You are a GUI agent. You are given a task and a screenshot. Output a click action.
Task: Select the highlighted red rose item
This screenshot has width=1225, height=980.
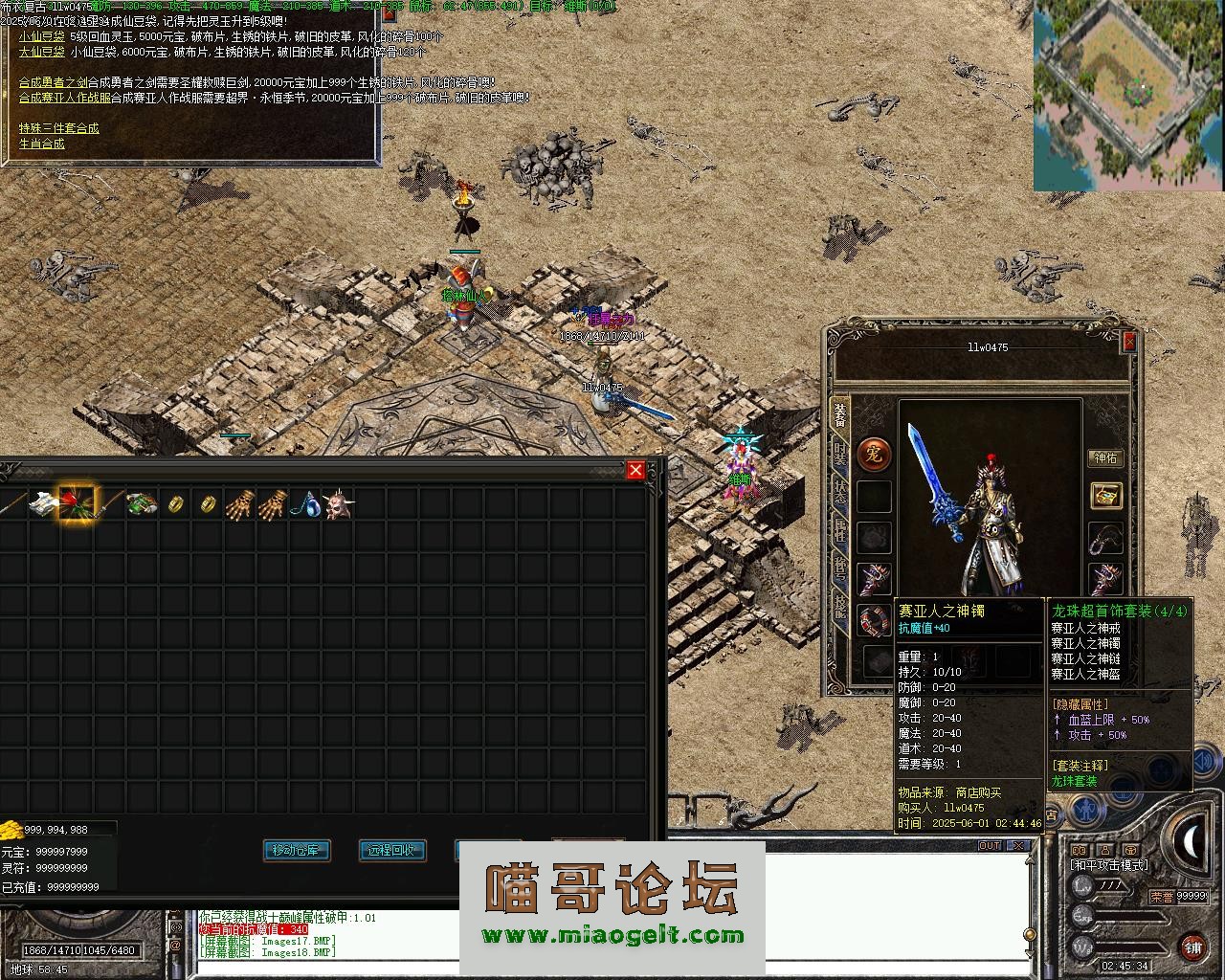pos(77,503)
